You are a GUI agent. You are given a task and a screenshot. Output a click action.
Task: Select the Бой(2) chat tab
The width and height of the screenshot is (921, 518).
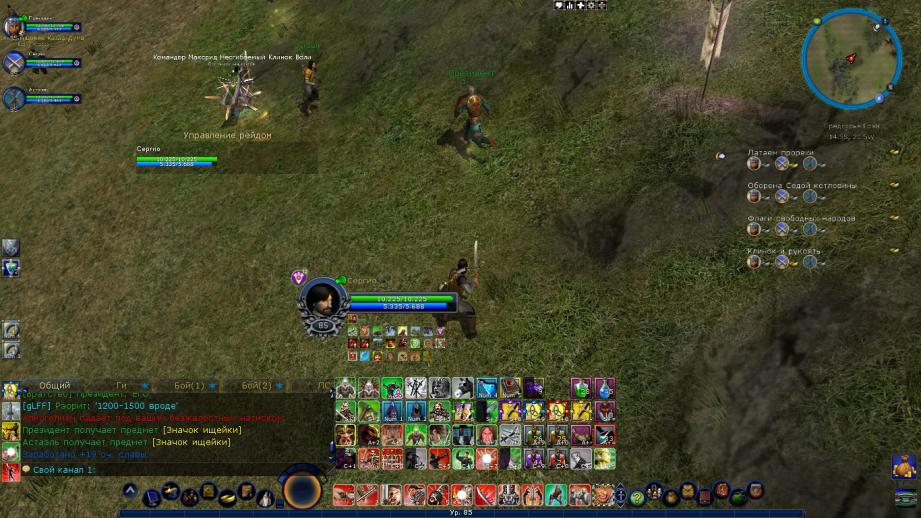(257, 385)
